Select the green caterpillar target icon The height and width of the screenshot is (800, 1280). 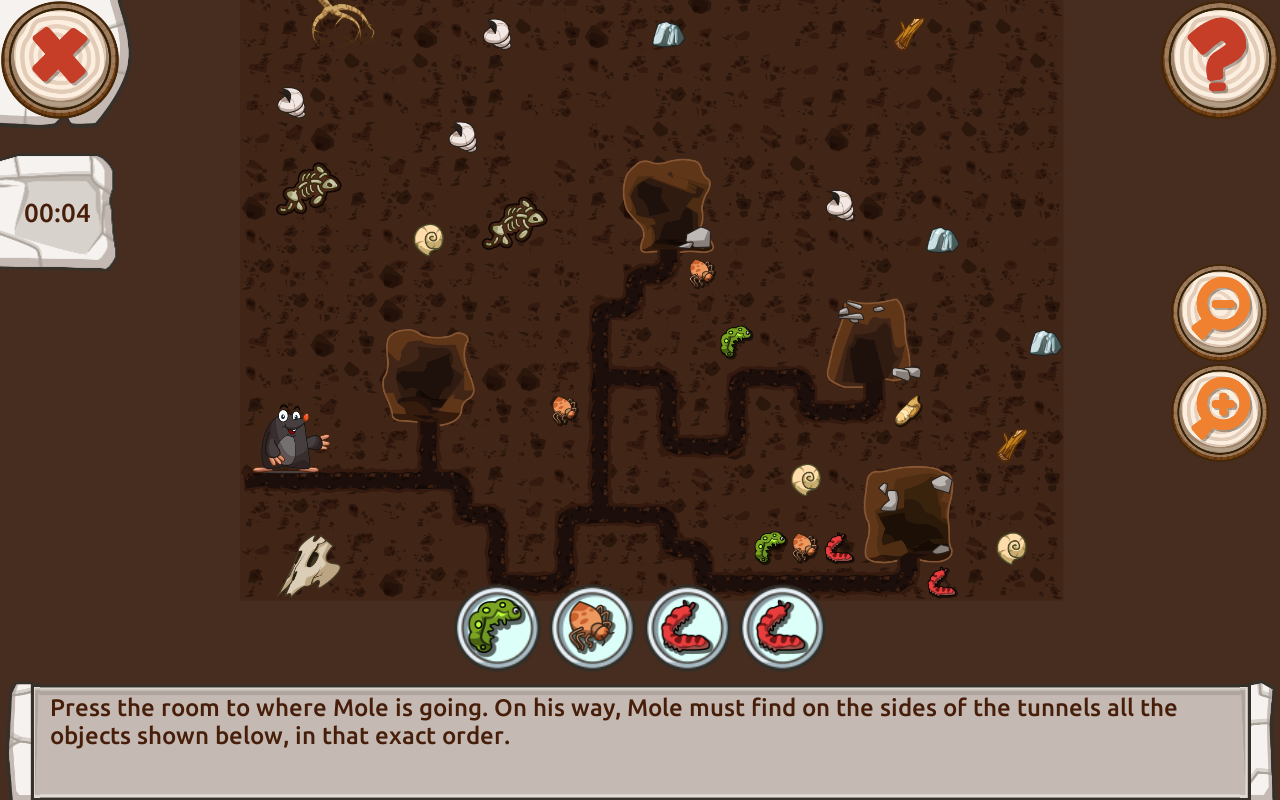(497, 628)
